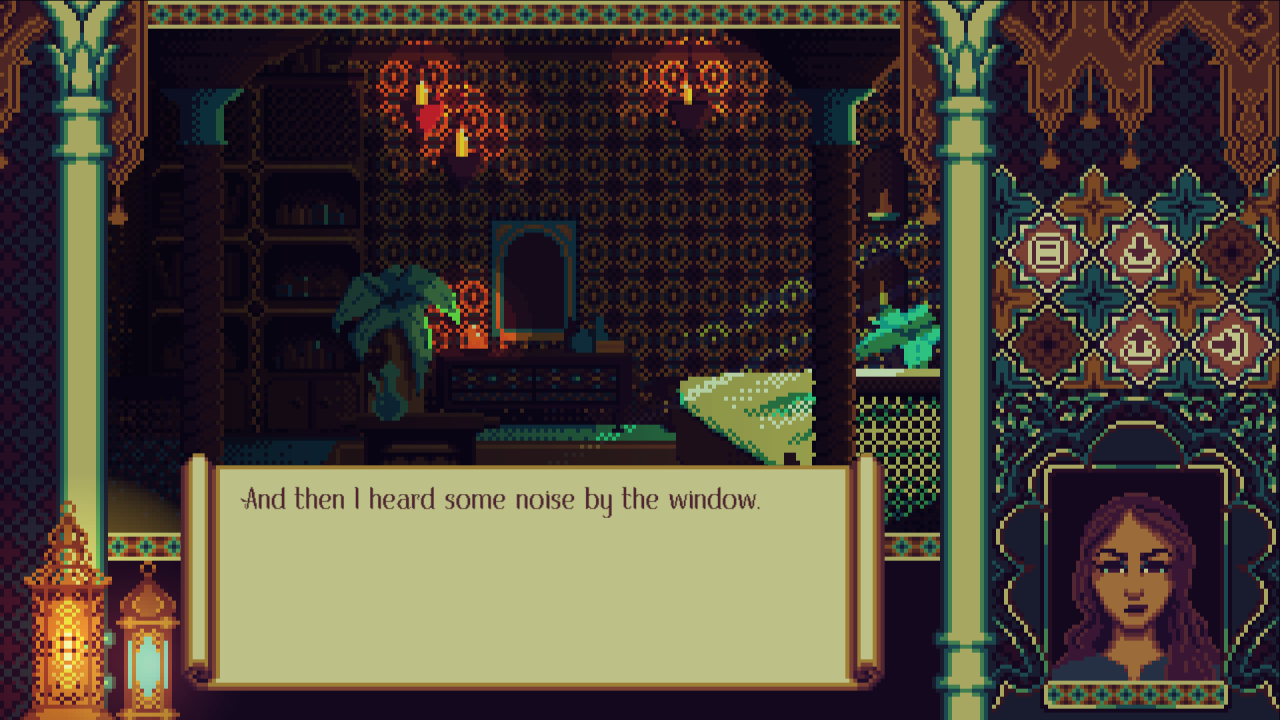1280x720 pixels.
Task: Advance the dialogue by clicking the scroll text box
Action: point(530,590)
